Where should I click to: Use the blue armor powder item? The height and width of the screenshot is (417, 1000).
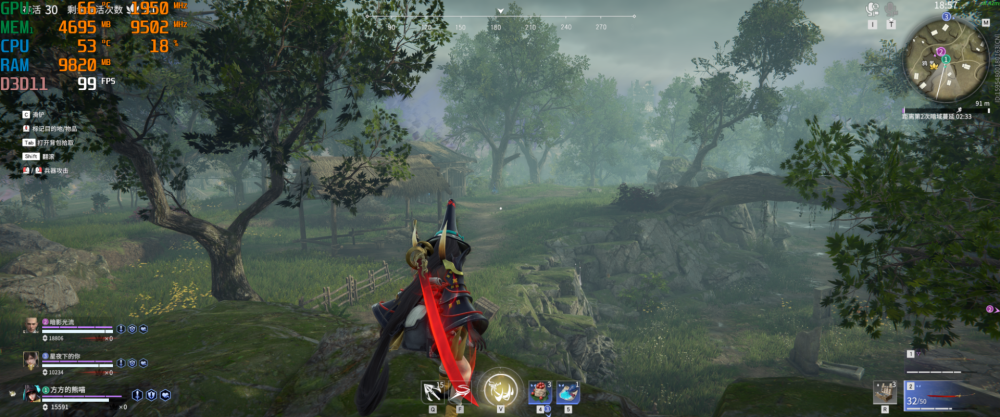(568, 392)
